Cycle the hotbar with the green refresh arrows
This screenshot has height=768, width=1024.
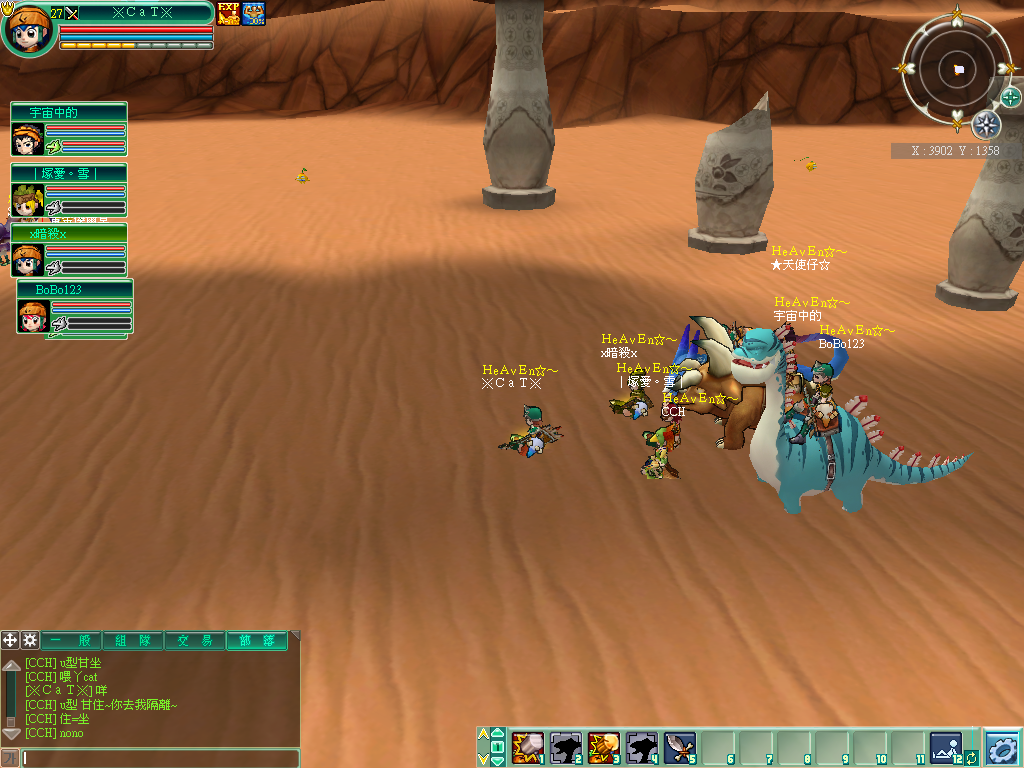971,759
